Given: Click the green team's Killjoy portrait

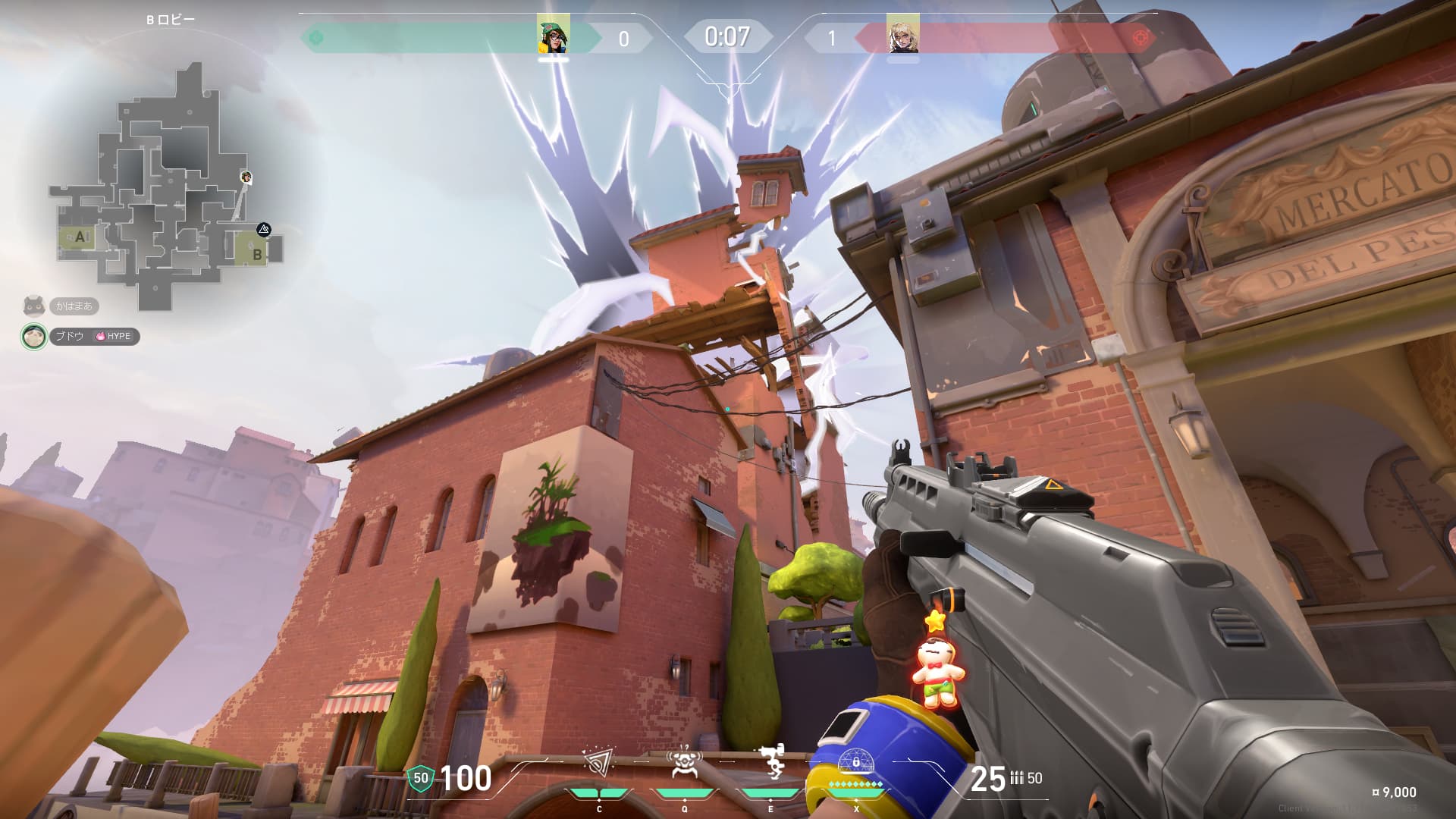Looking at the screenshot, I should pyautogui.click(x=553, y=35).
